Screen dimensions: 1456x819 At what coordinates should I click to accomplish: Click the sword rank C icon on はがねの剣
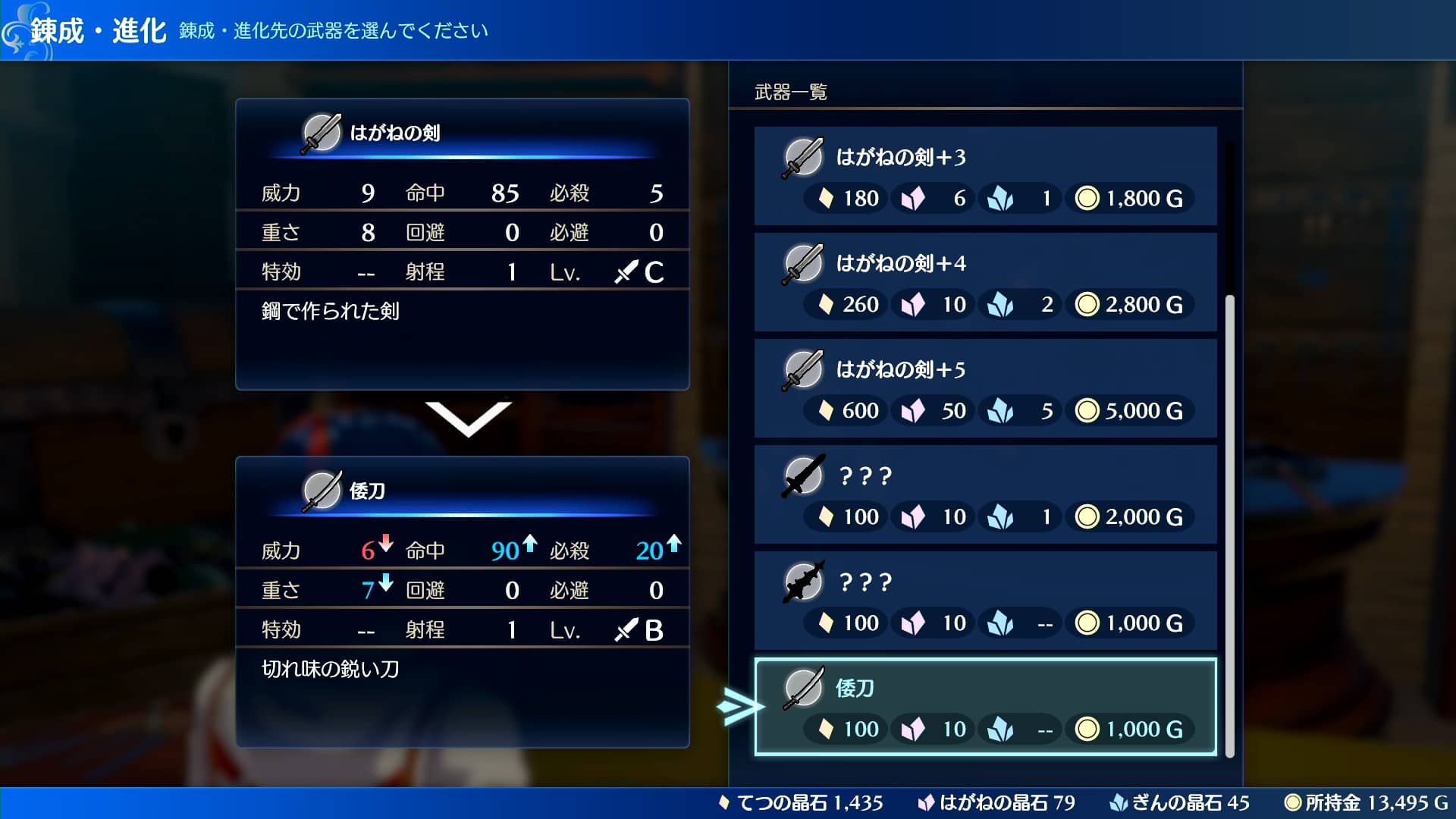pyautogui.click(x=626, y=271)
